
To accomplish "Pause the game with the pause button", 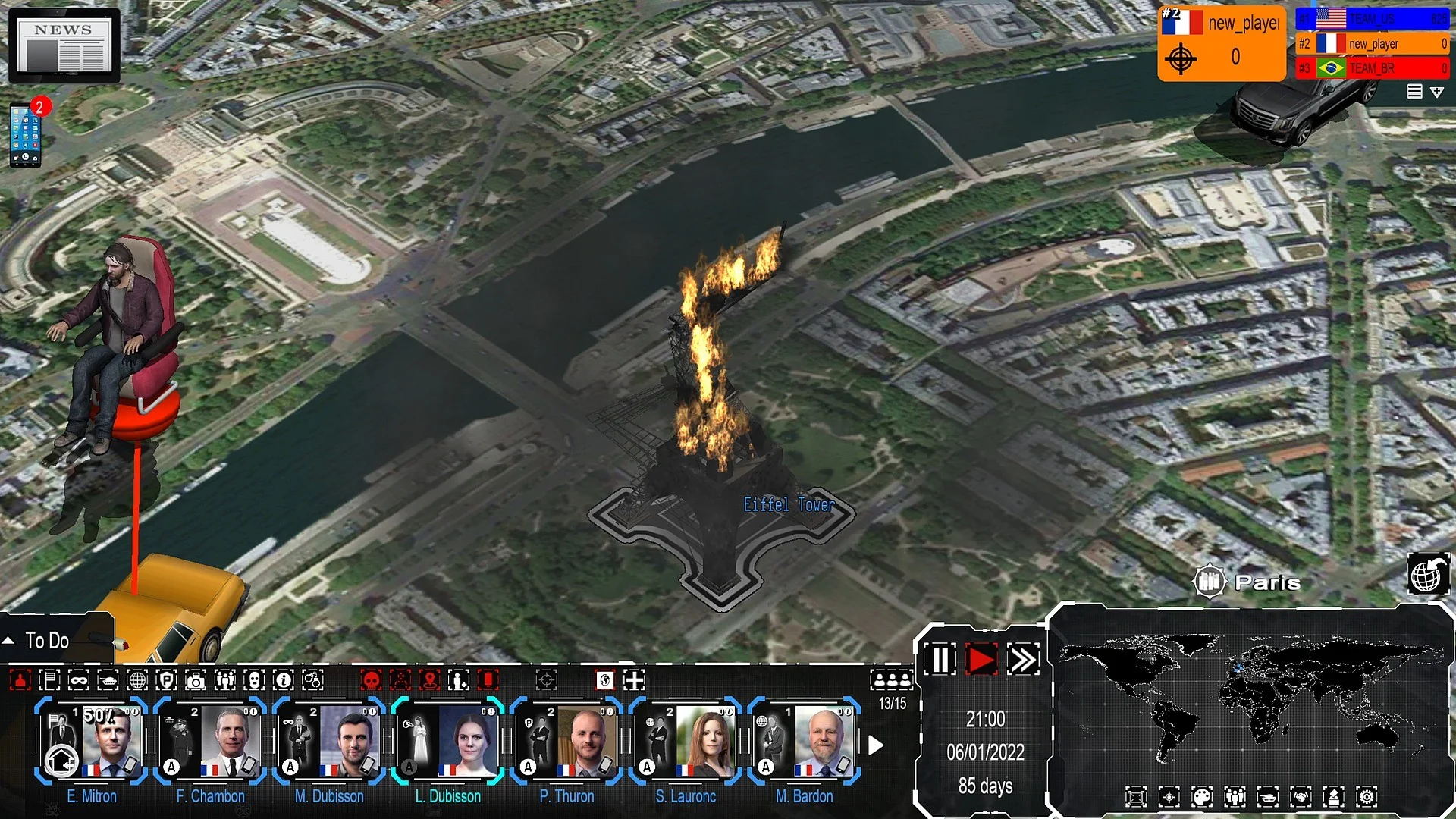I will [x=940, y=661].
